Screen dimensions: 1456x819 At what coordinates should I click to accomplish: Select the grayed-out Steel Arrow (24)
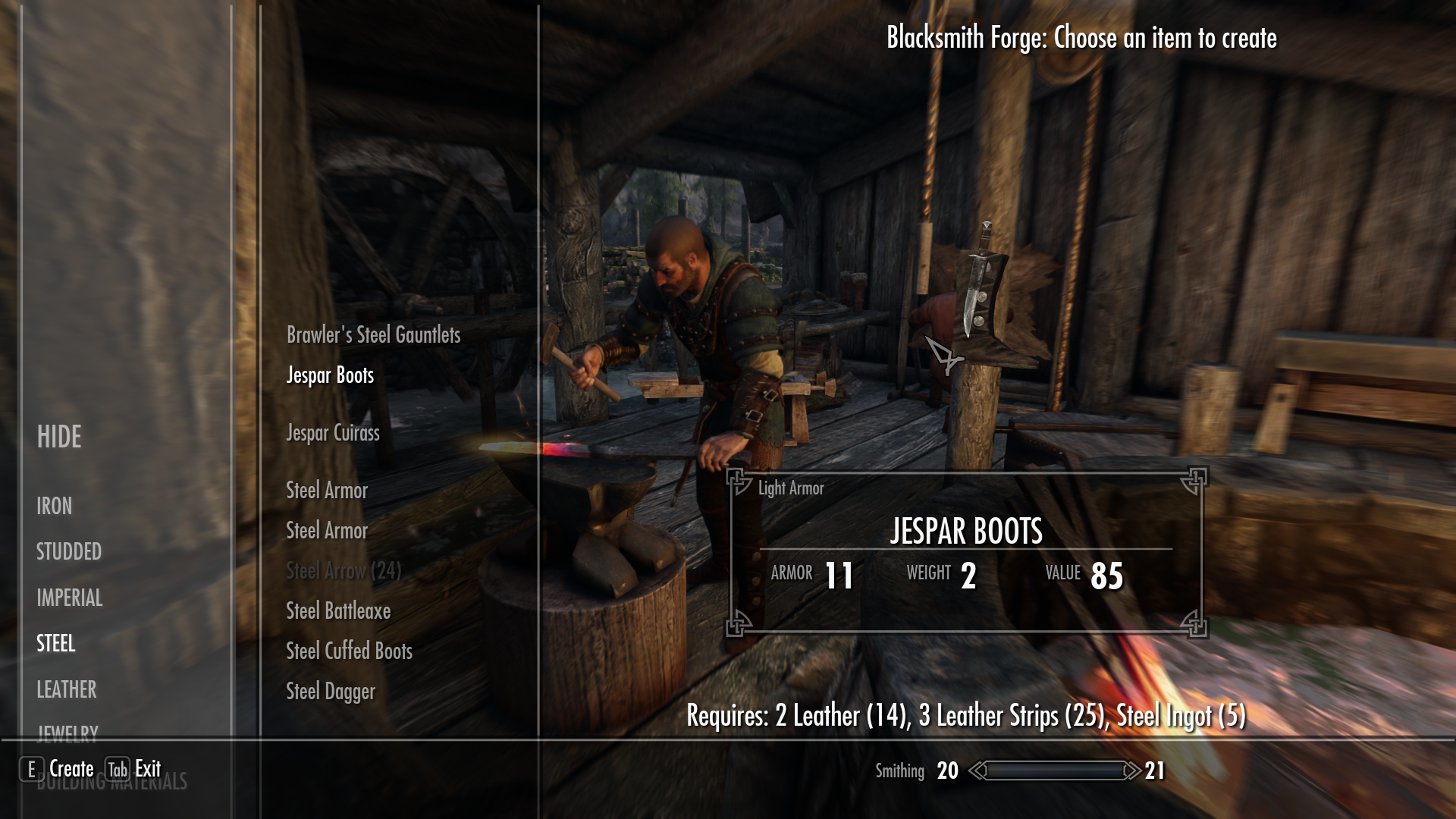[x=343, y=571]
